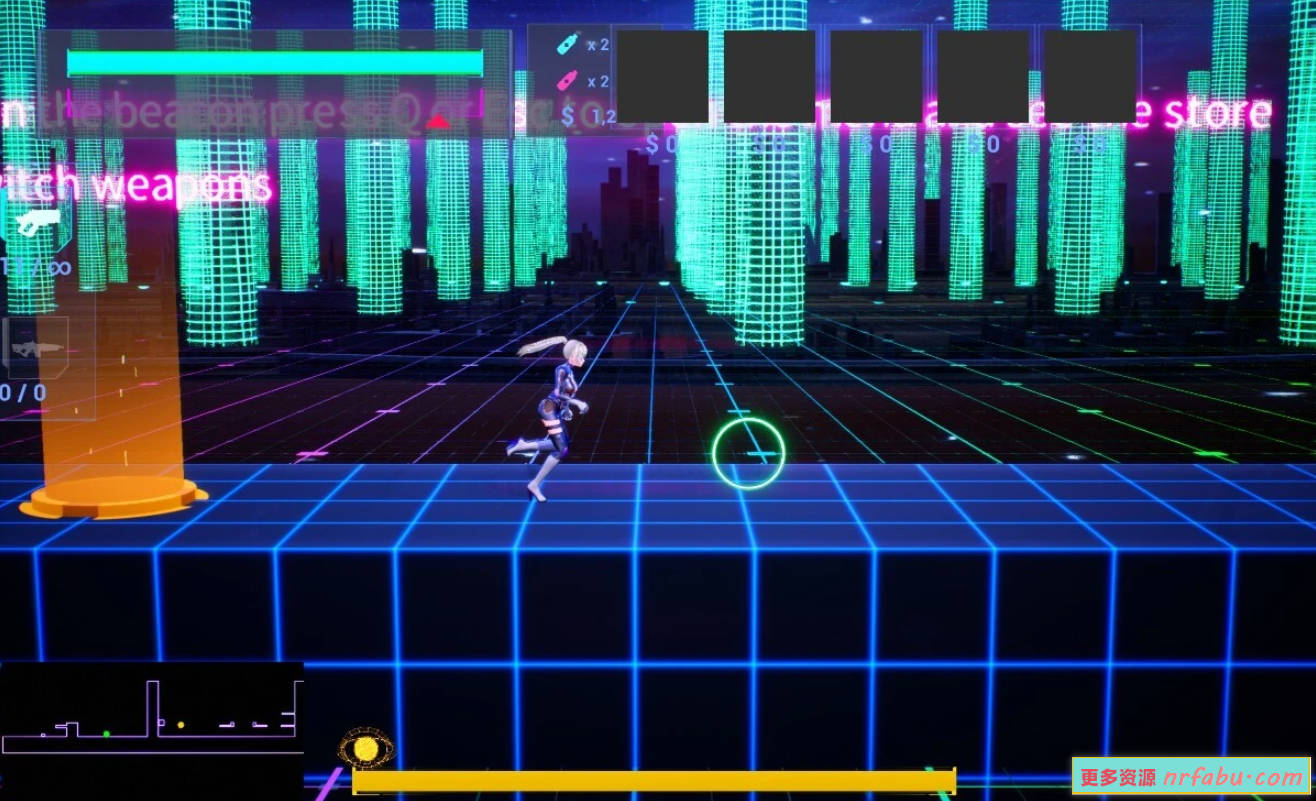Click the green dot on the minimap
This screenshot has width=1316, height=801.
tap(107, 734)
